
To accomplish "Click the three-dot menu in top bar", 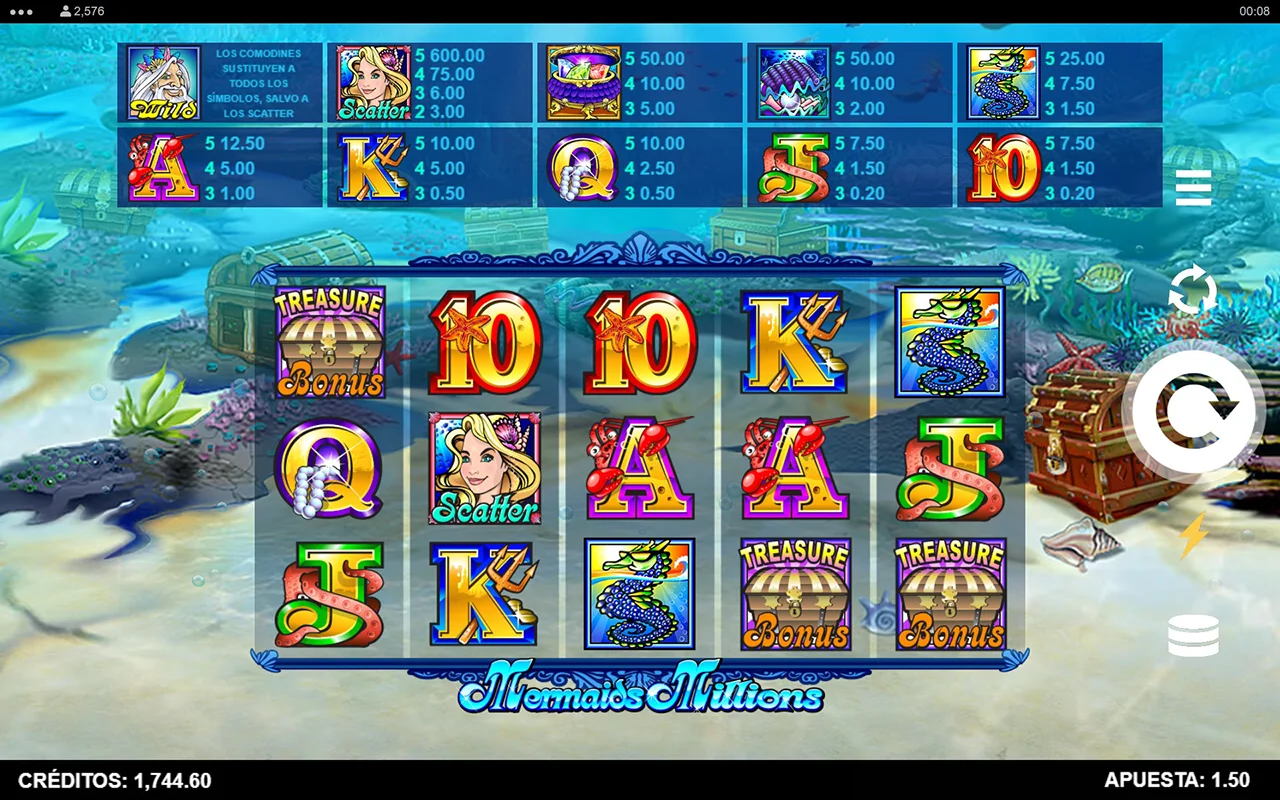I will point(20,11).
